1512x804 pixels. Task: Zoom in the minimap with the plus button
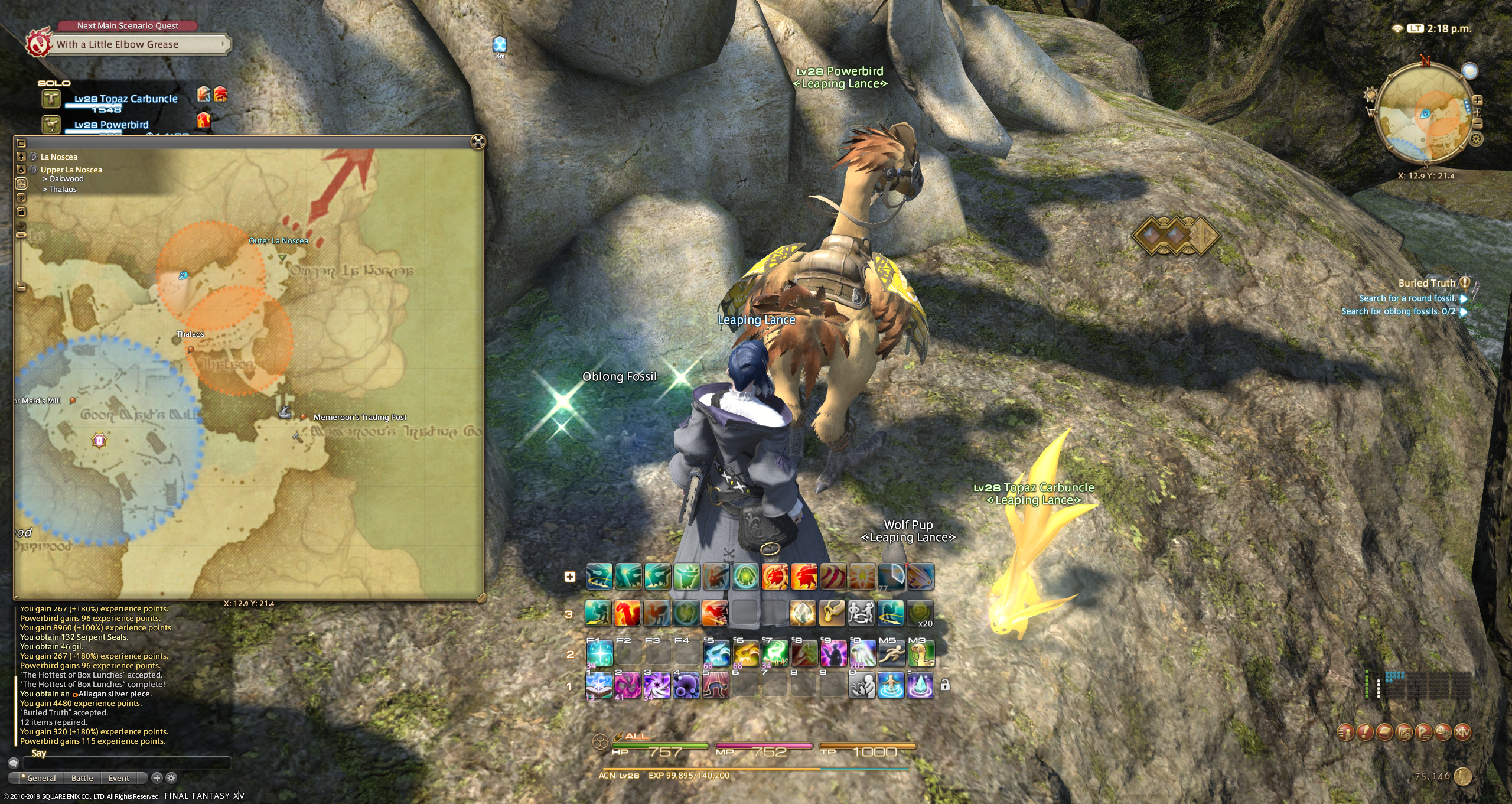1477,100
